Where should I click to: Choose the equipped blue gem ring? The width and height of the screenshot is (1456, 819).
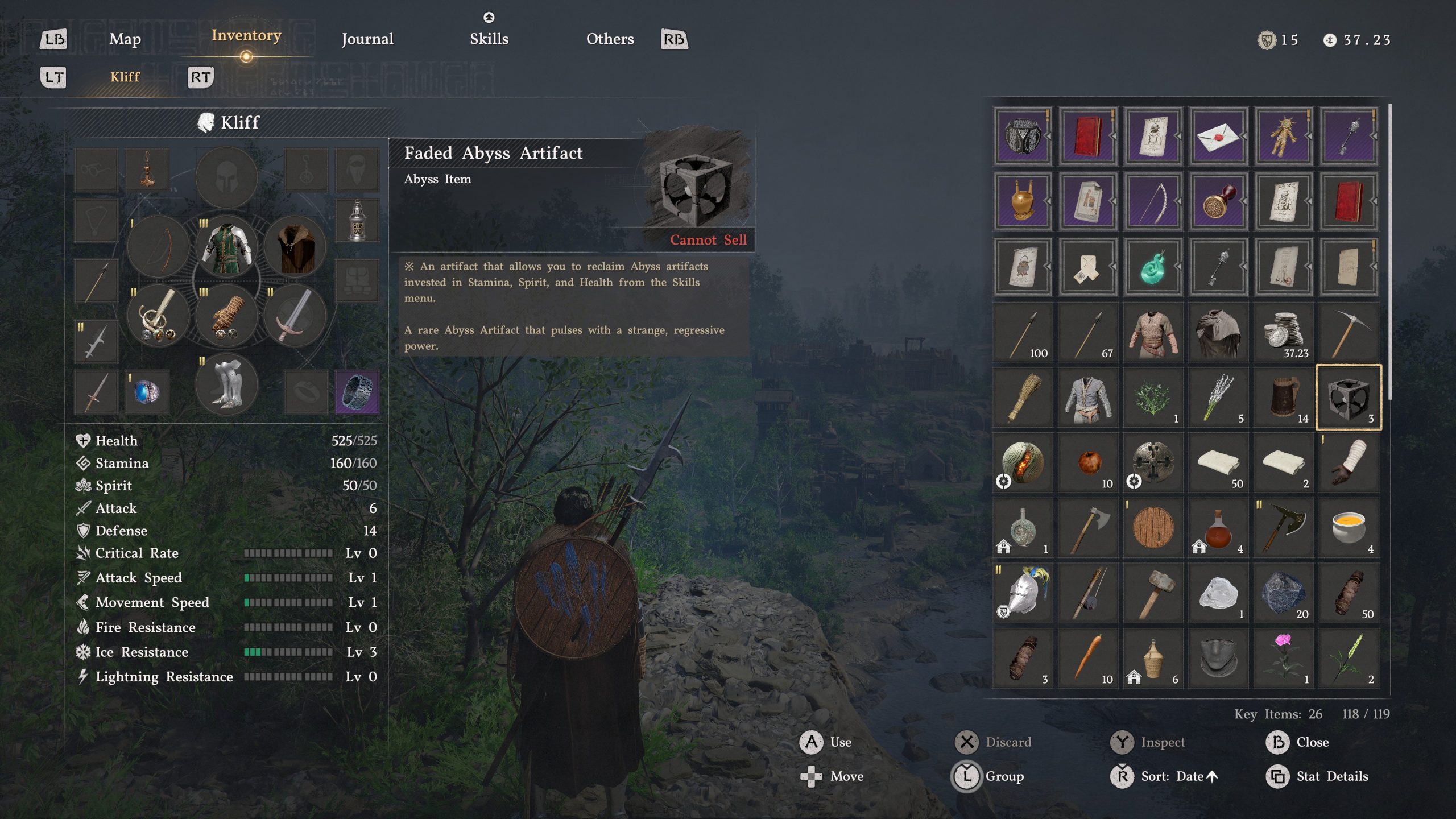click(147, 392)
